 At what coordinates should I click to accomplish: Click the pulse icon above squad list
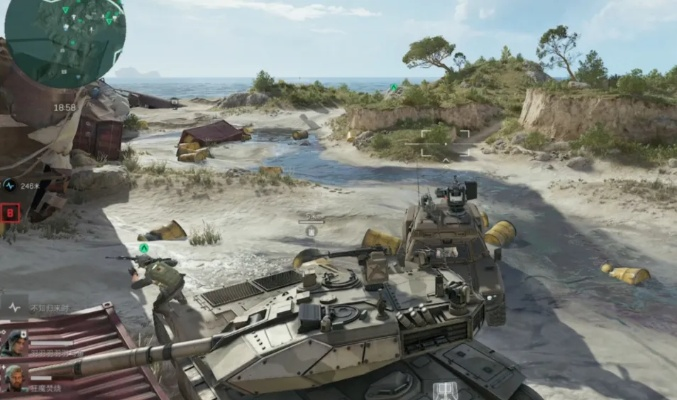click(15, 307)
